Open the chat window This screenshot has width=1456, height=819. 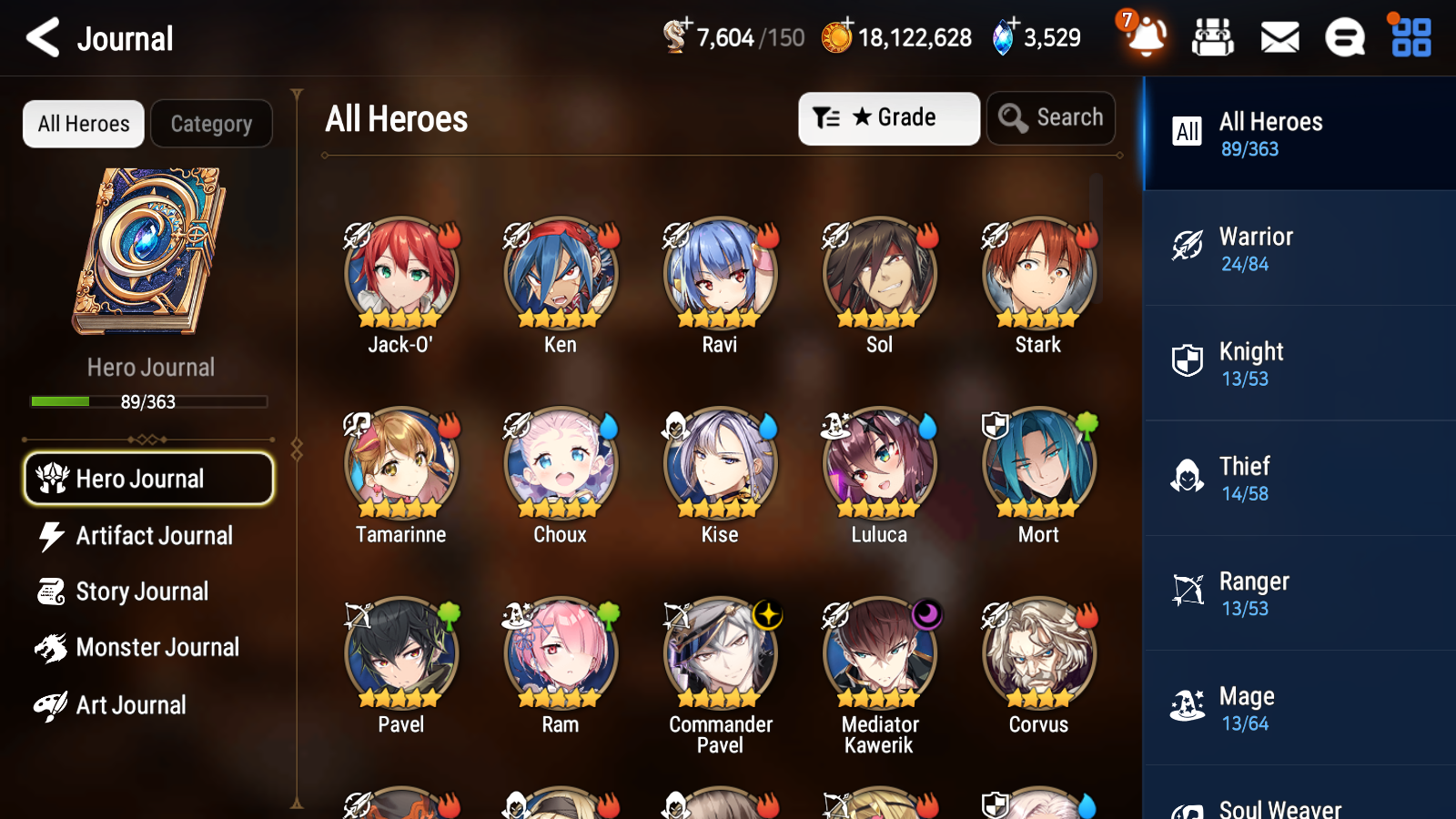(1344, 37)
